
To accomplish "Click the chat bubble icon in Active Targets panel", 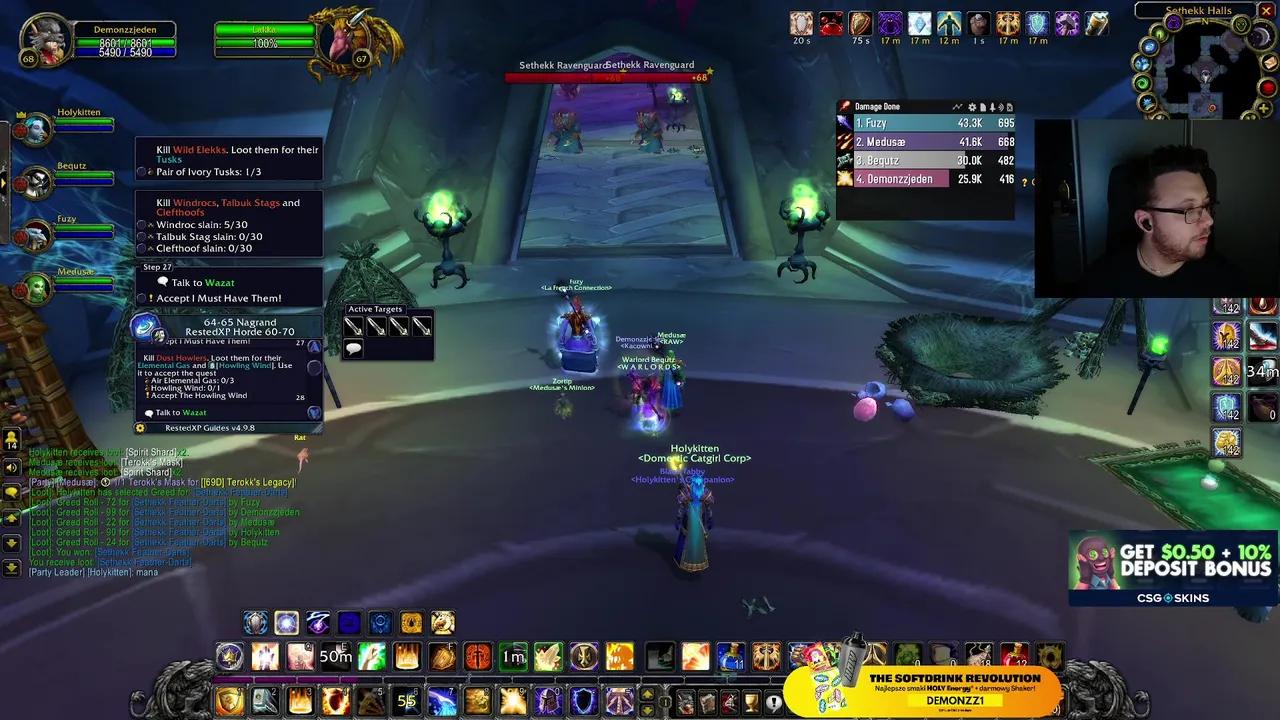I will click(x=354, y=347).
